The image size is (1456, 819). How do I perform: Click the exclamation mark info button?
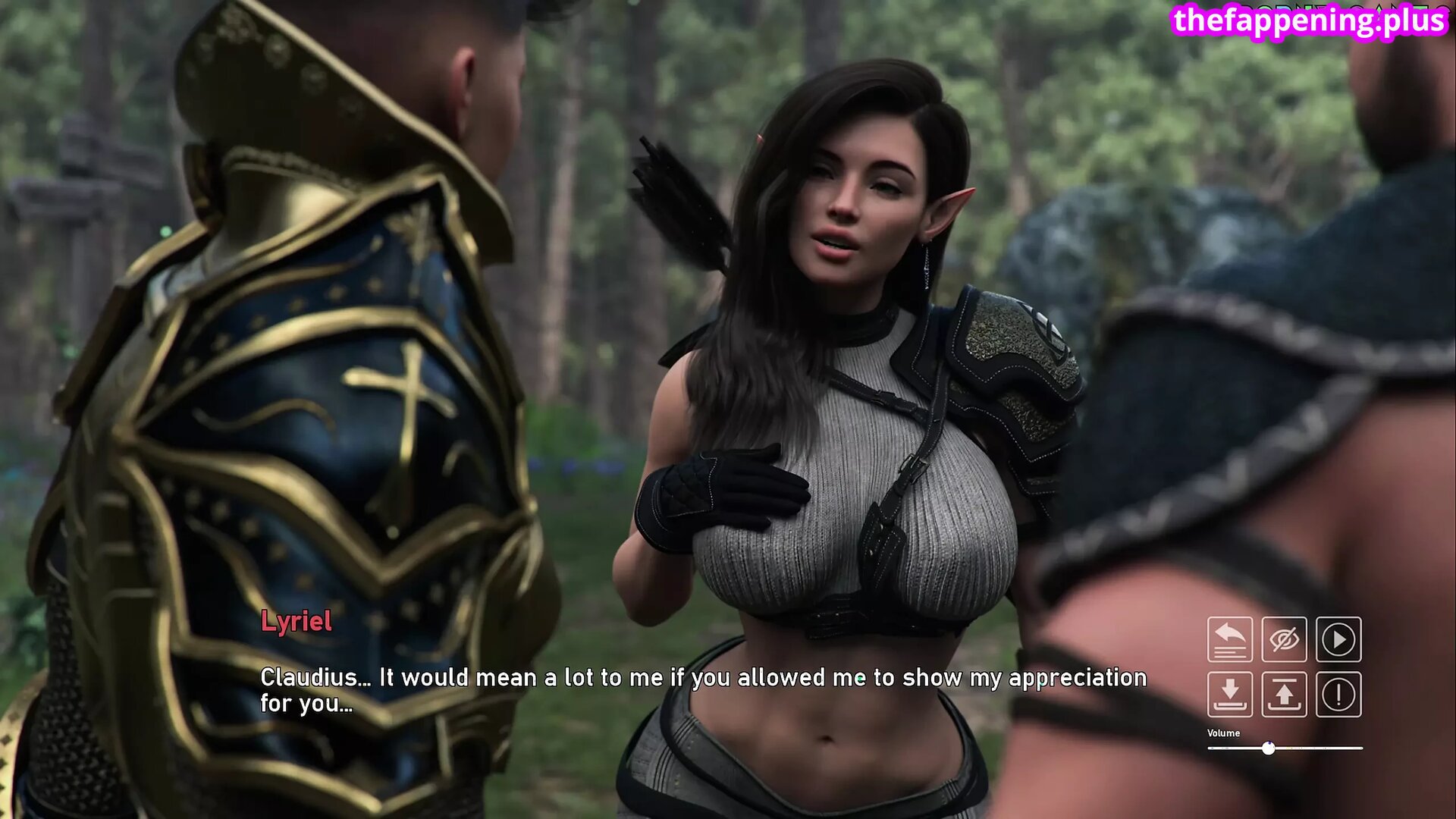(x=1338, y=694)
